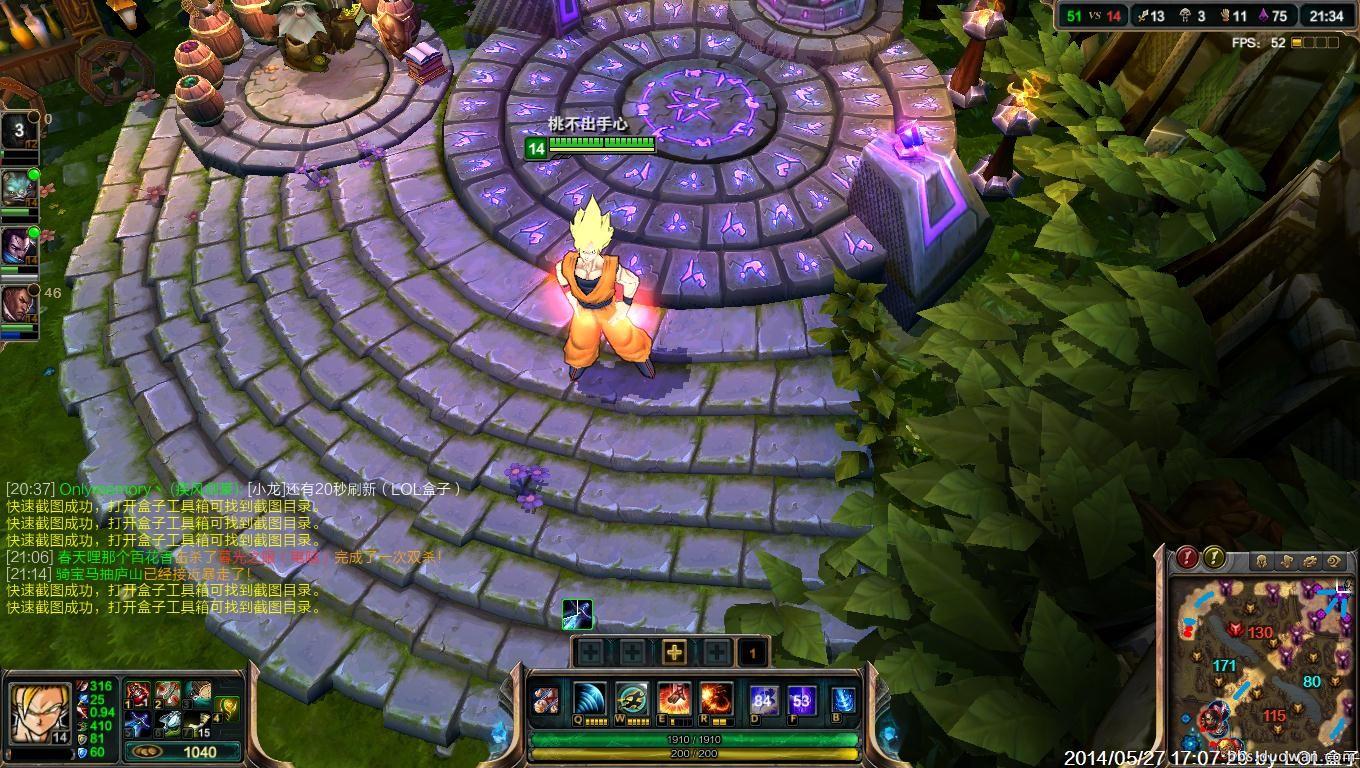Level up the skill with the gold plus
The image size is (1360, 768).
[675, 653]
